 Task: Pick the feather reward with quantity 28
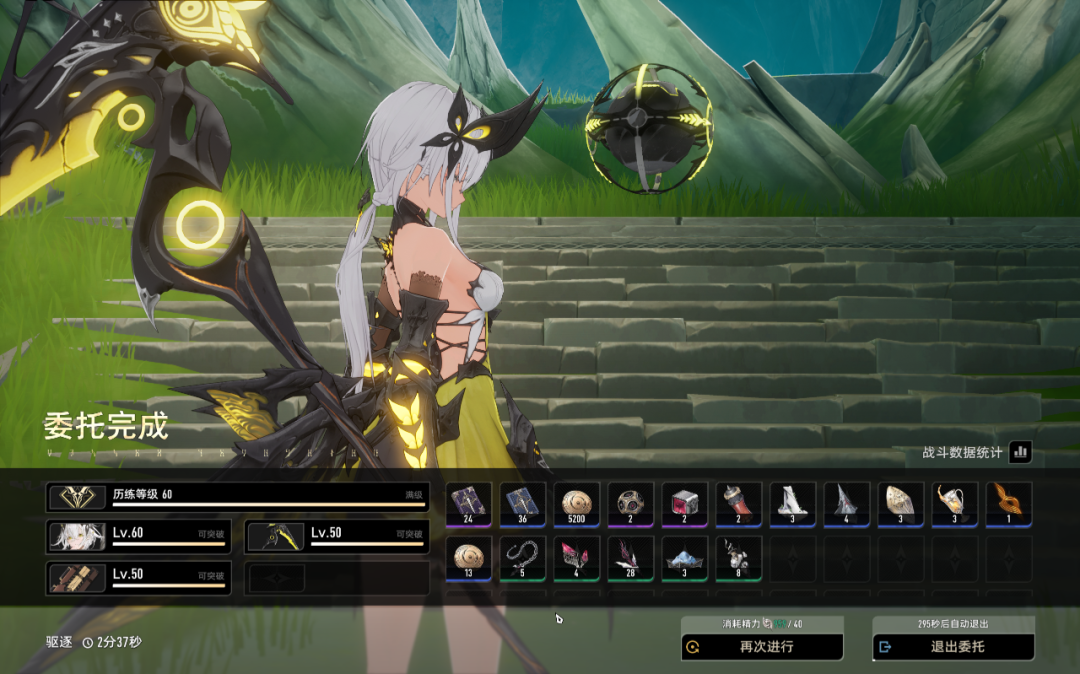[631, 558]
